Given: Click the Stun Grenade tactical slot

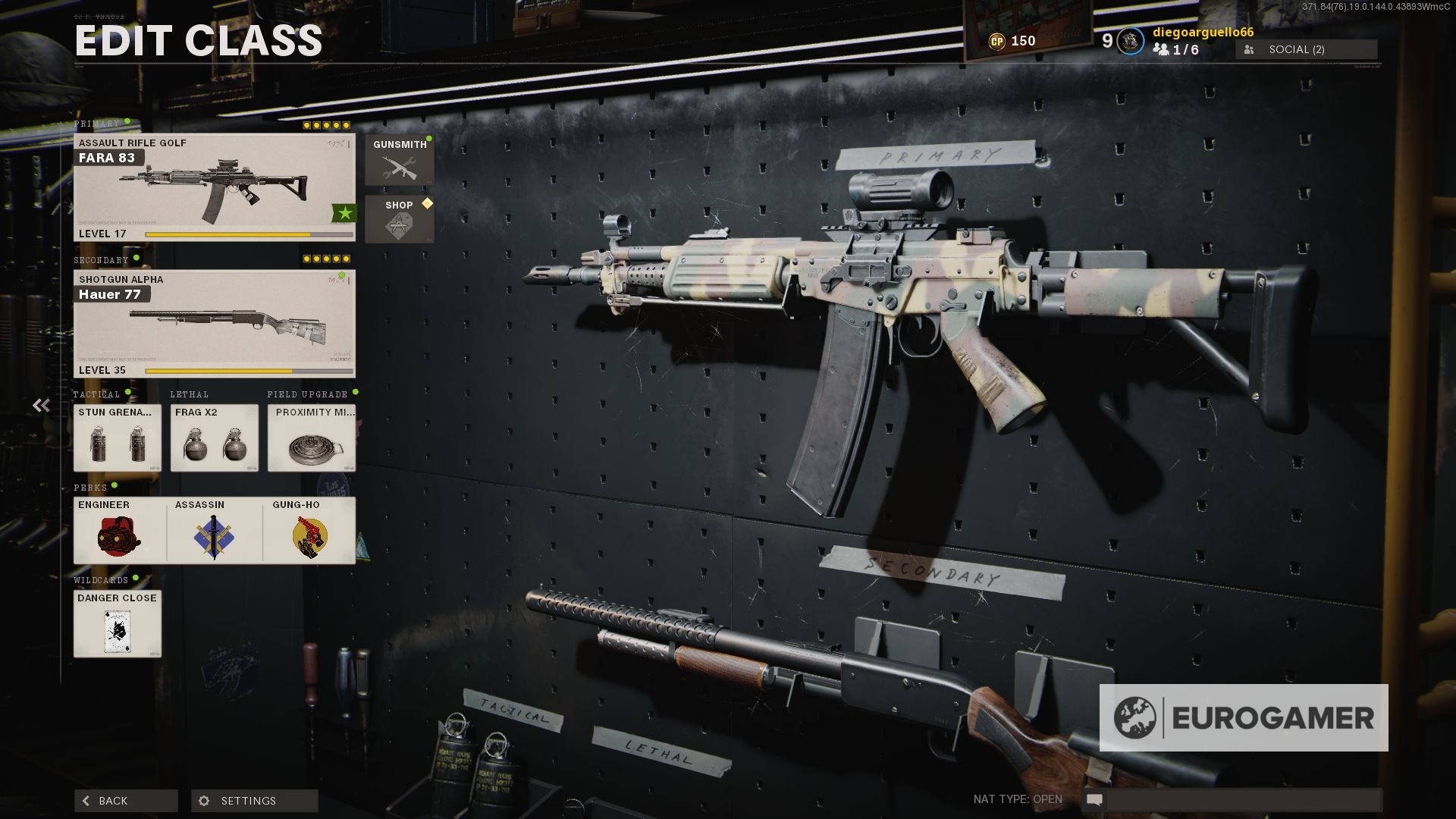Looking at the screenshot, I should click(x=117, y=438).
